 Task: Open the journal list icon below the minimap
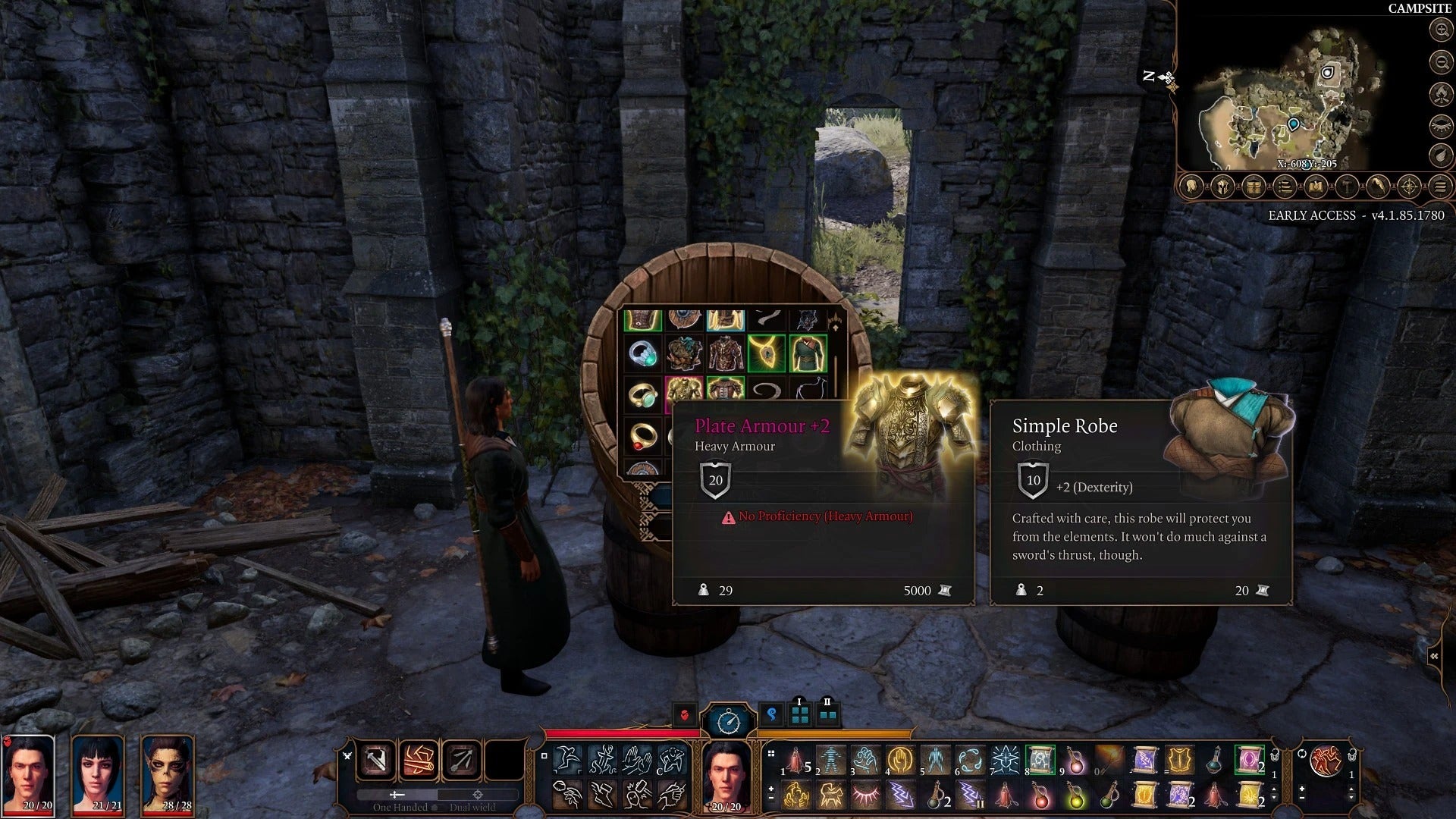[1285, 187]
